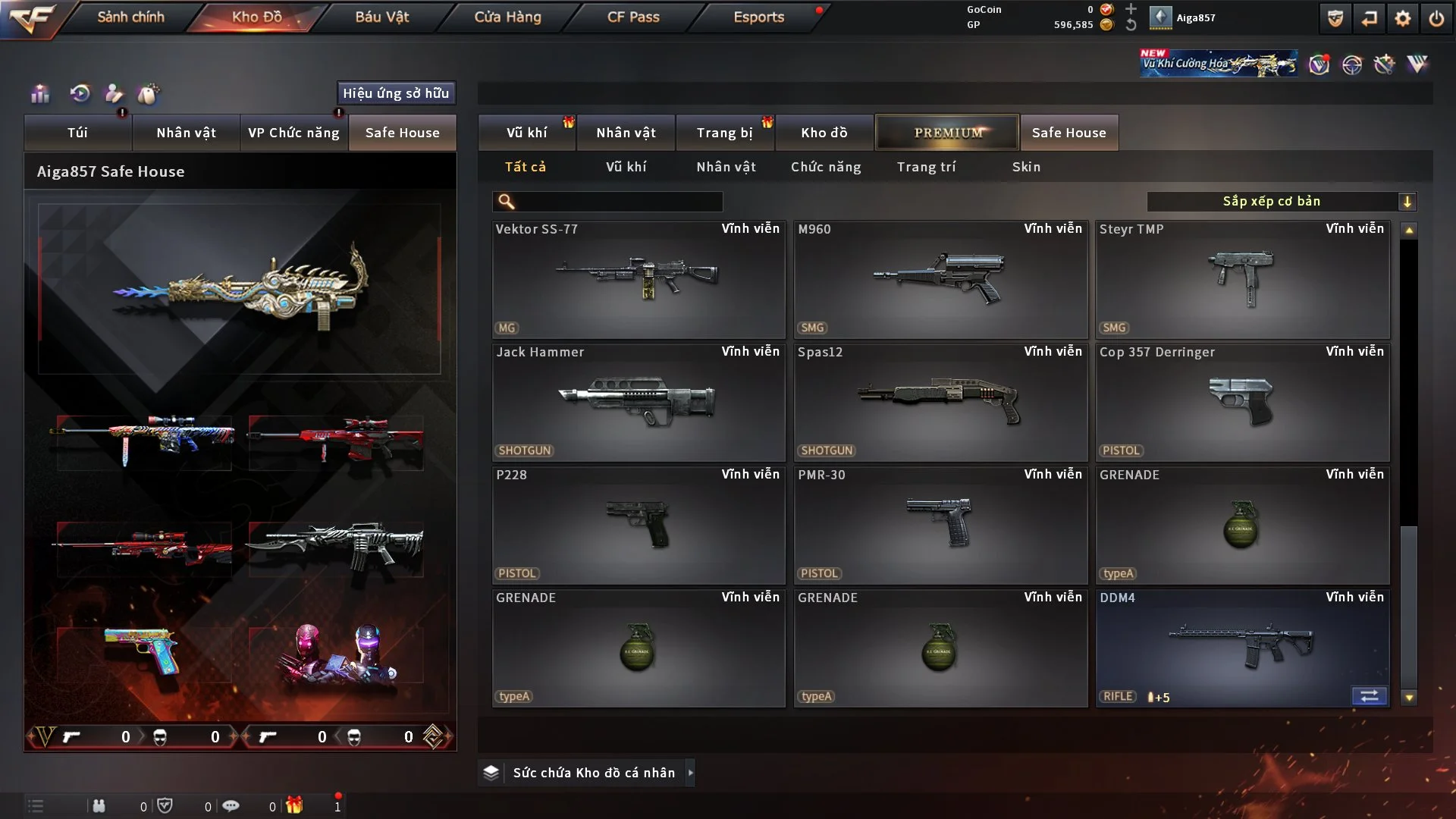Select the Túi bag tab
The image size is (1456, 819).
point(77,133)
